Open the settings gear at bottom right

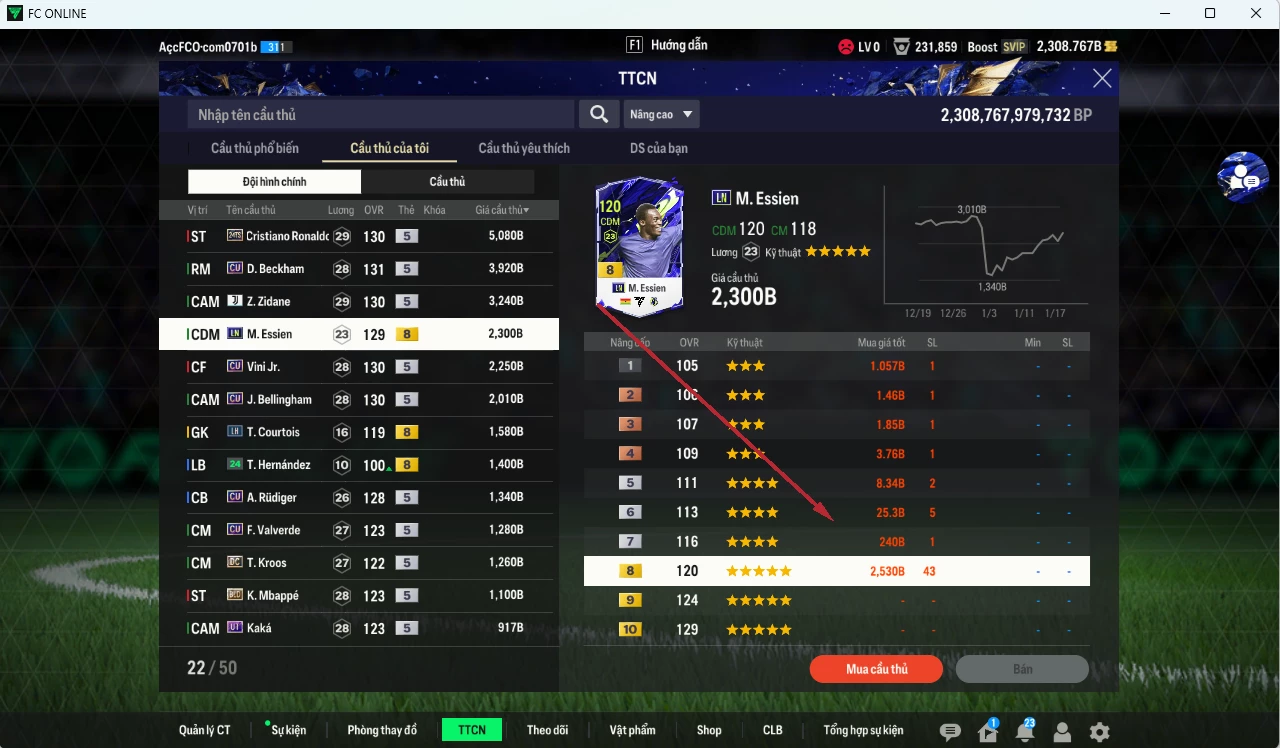[x=1100, y=732]
